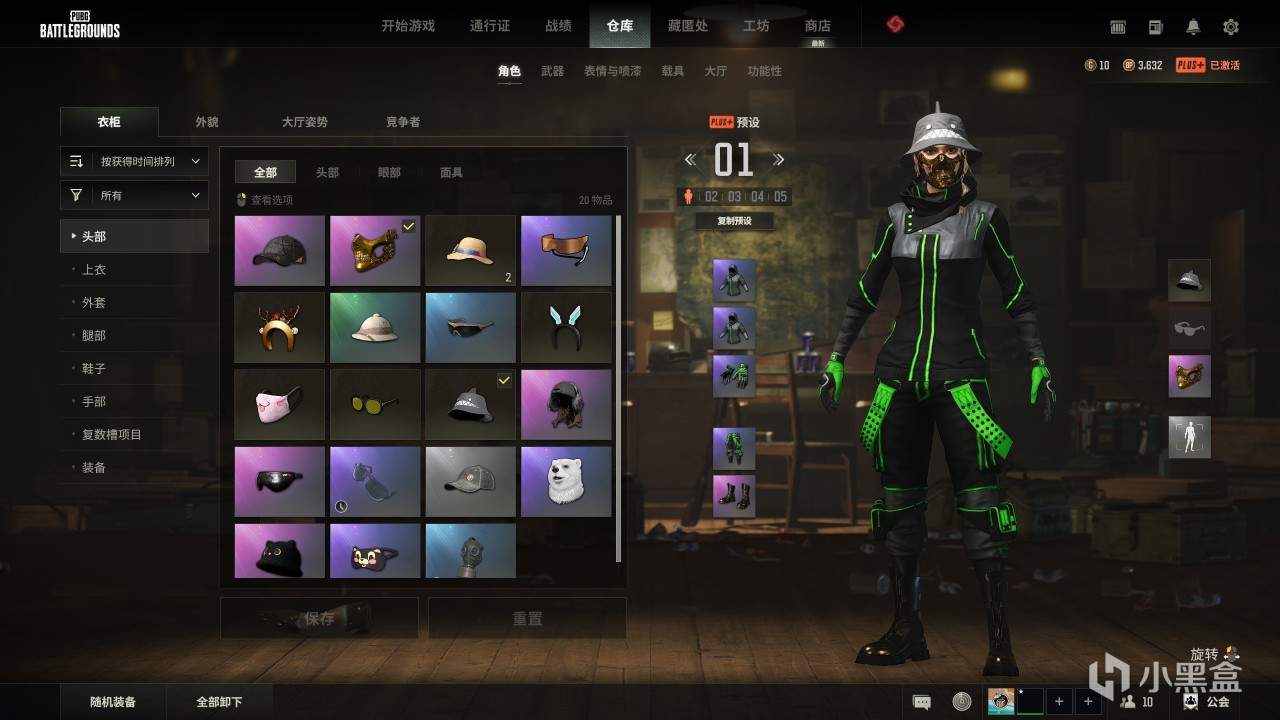Viewport: 1280px width, 720px height.
Task: Switch to the 载具 vehicles tab
Action: [x=673, y=71]
